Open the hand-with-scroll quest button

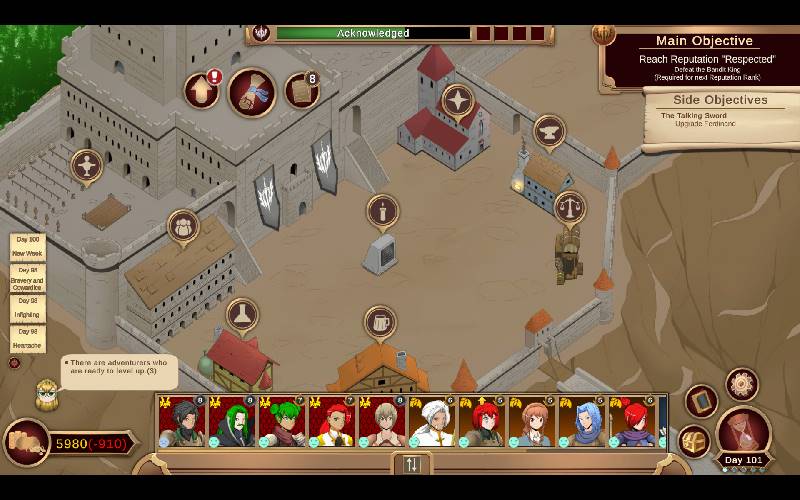point(252,92)
